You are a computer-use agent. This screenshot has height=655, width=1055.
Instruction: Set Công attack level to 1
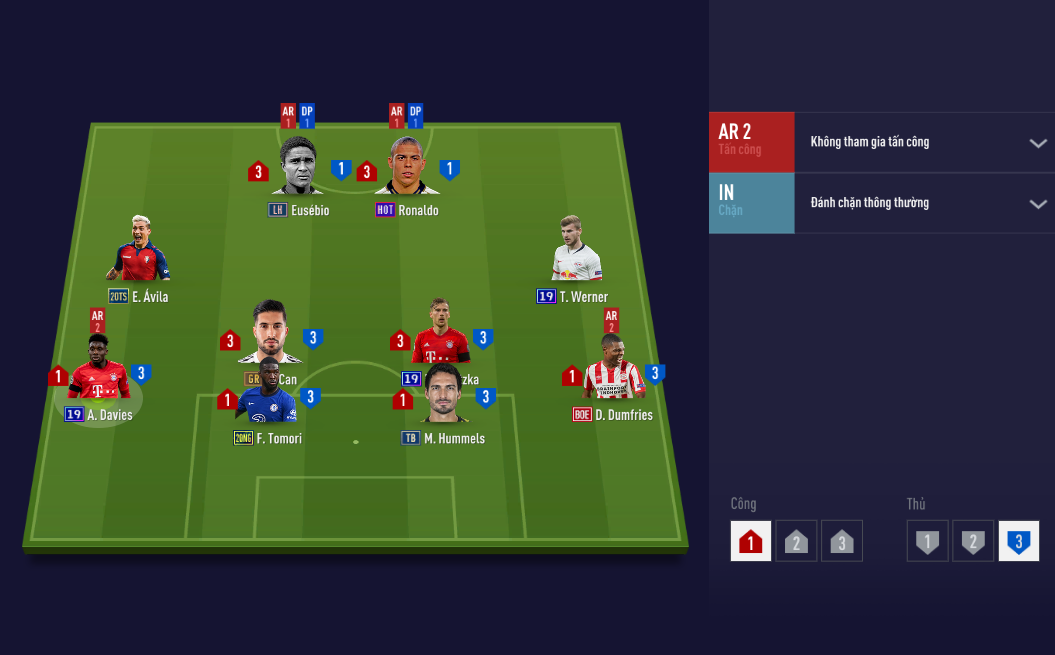pos(750,541)
